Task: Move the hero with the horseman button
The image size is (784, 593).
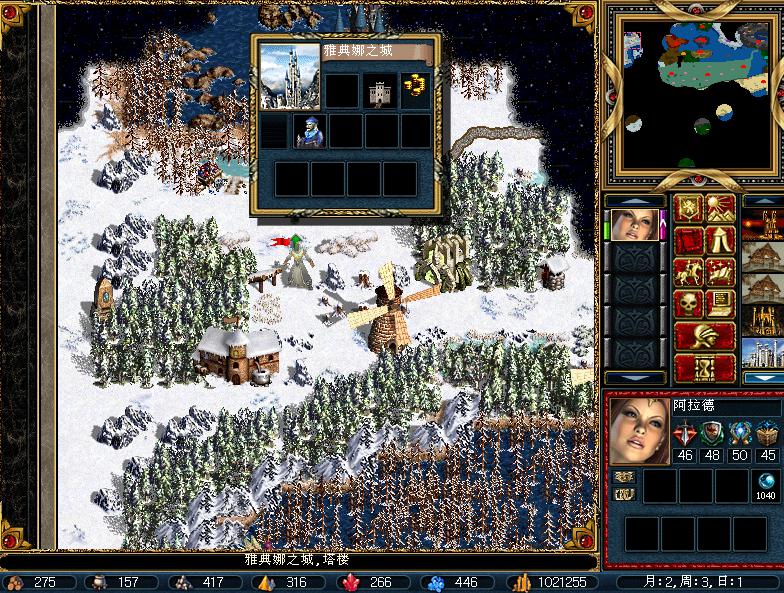Action: pyautogui.click(x=689, y=272)
